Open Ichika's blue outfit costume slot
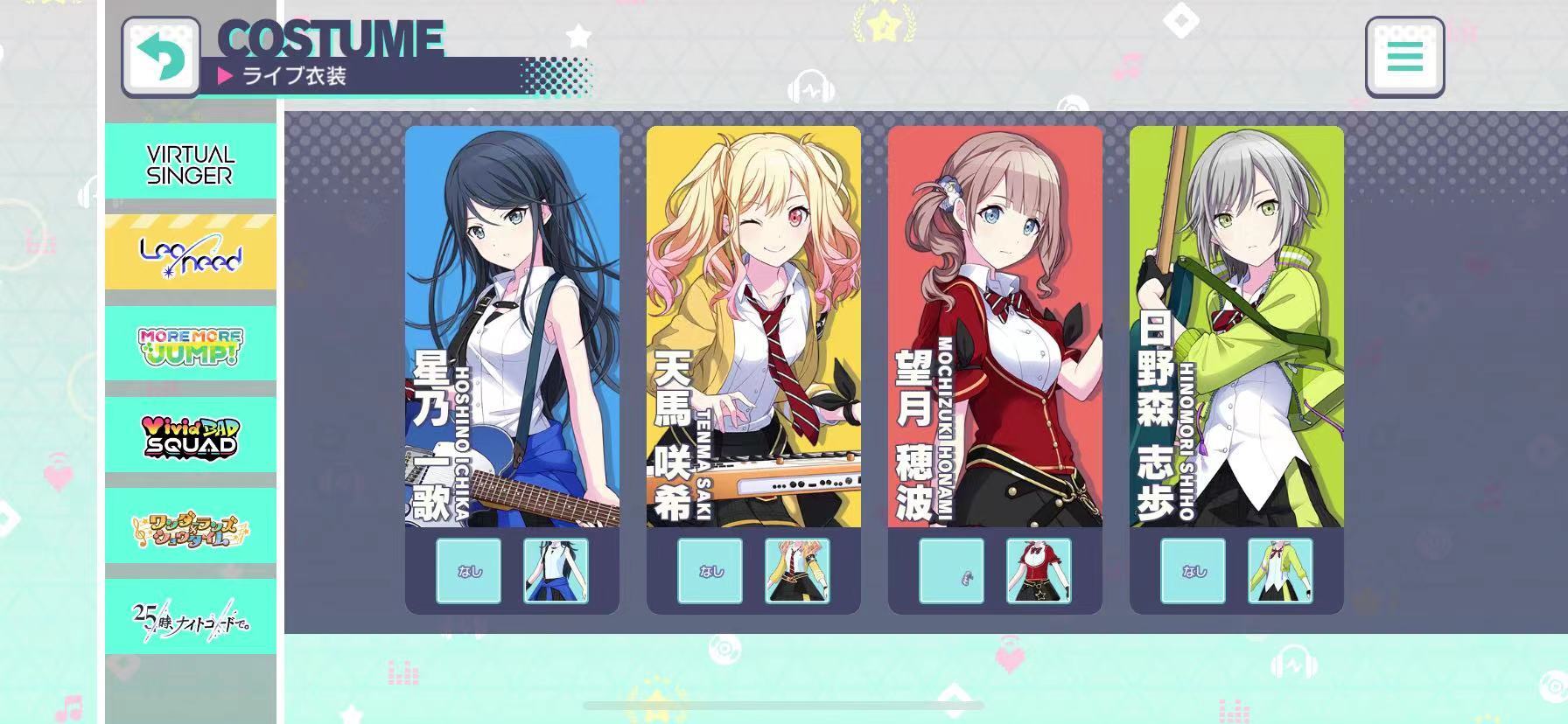 556,571
